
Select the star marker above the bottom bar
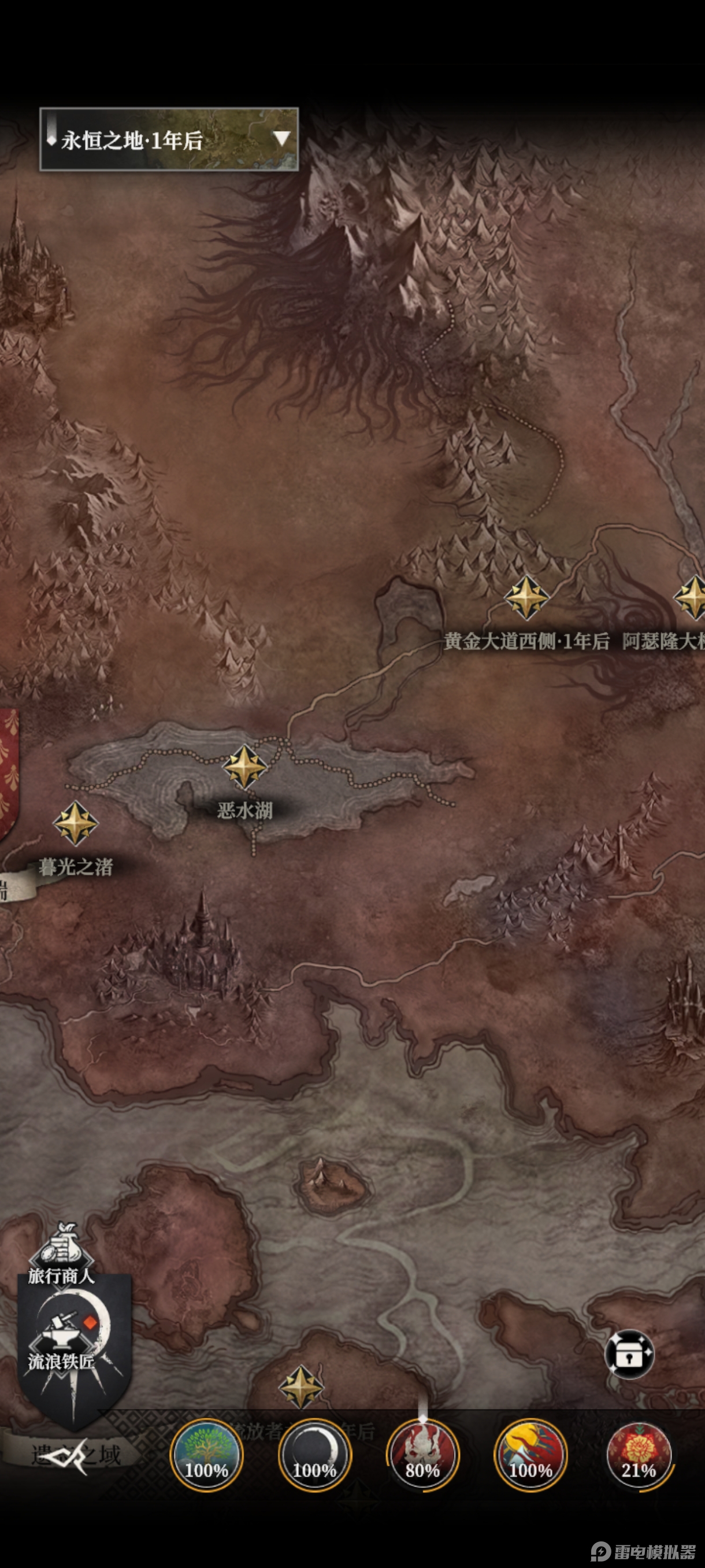pyautogui.click(x=300, y=1387)
